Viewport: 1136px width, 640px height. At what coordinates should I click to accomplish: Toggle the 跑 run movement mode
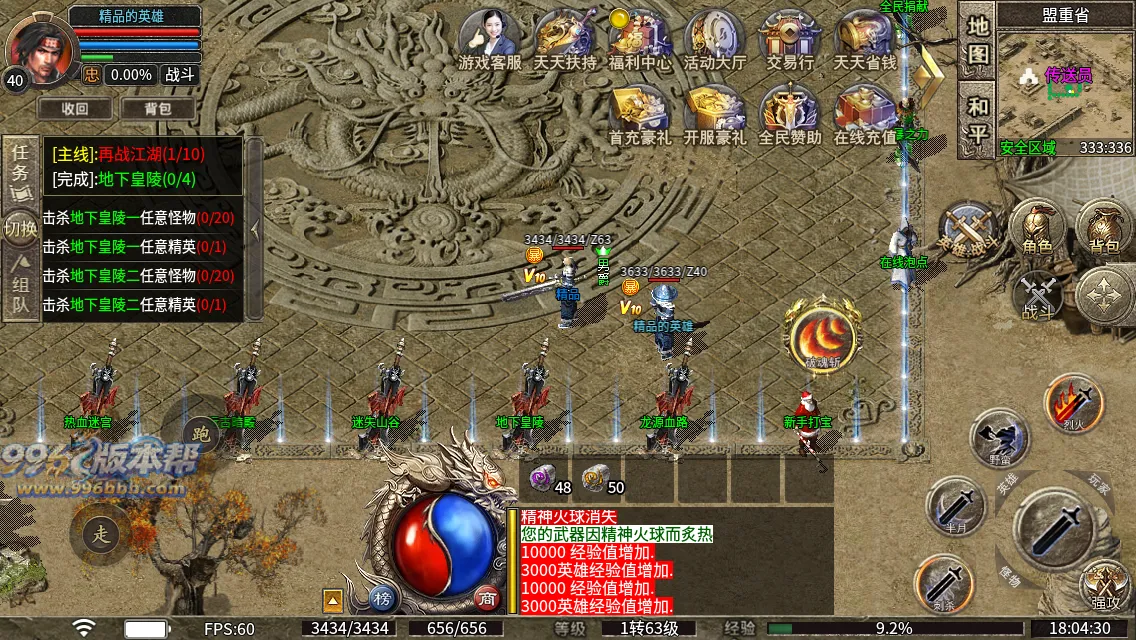click(x=200, y=433)
